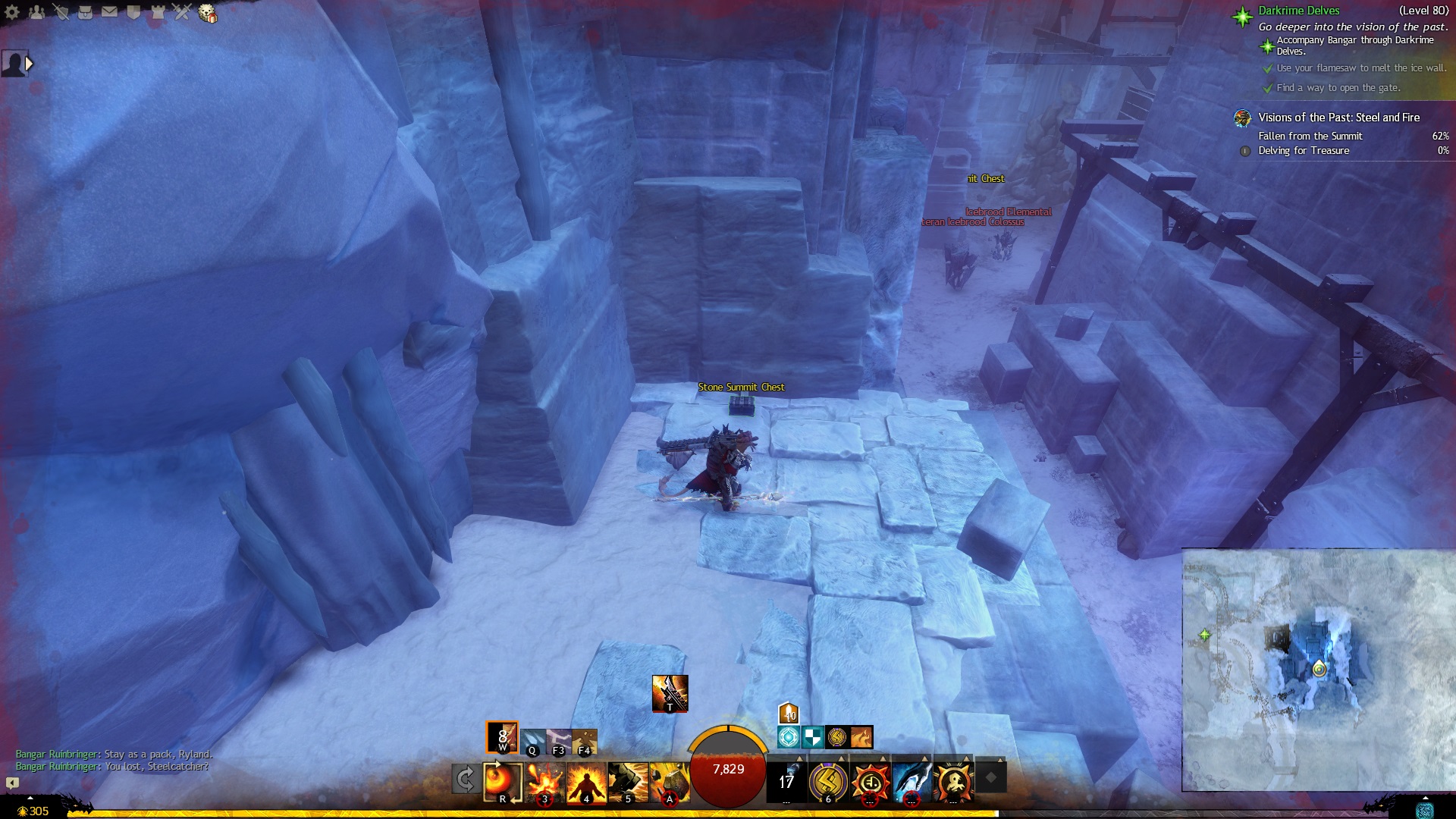This screenshot has height=819, width=1456.
Task: Open the contacts and LFG panel
Action: (36, 12)
